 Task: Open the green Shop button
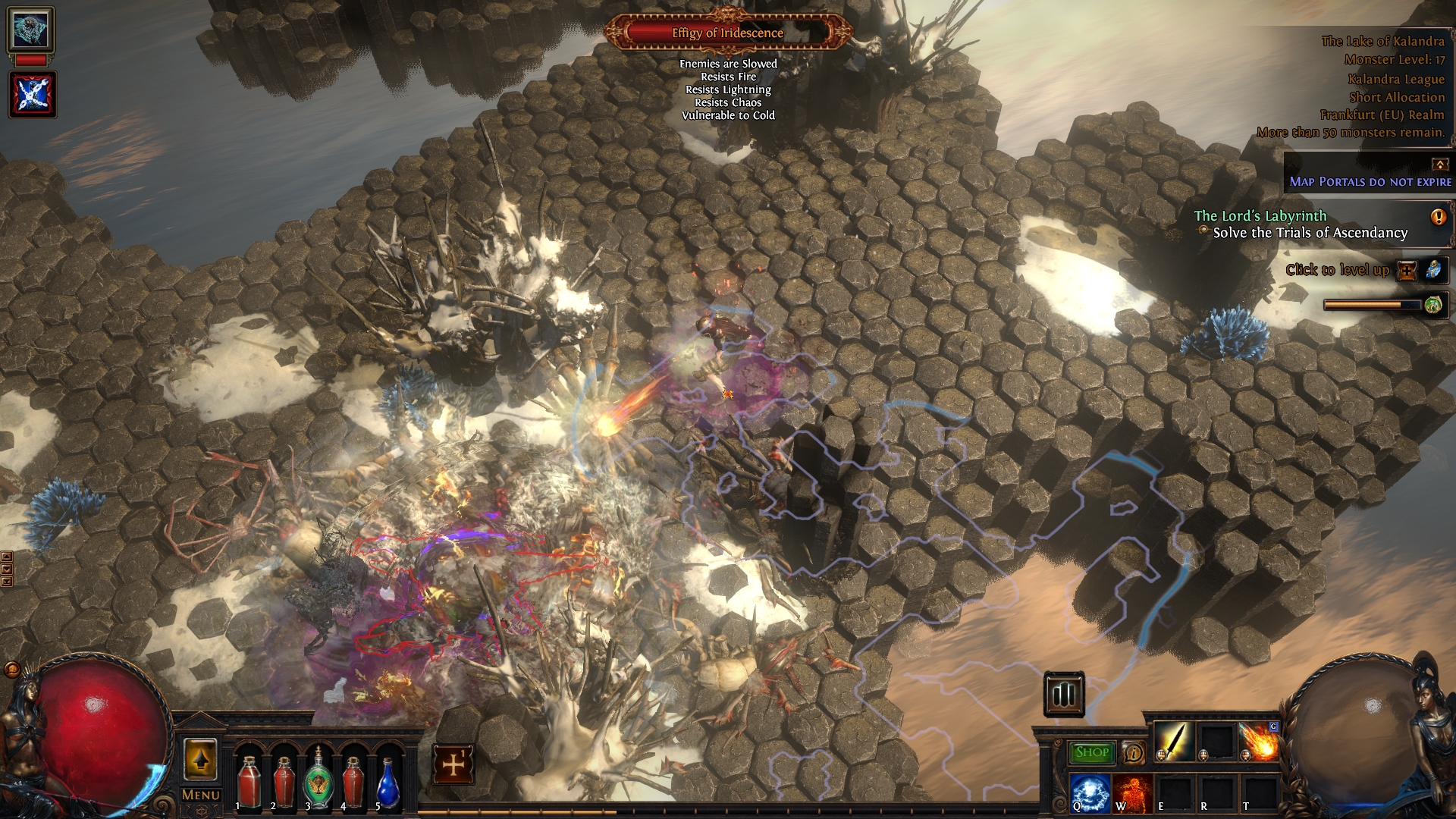tap(1092, 752)
